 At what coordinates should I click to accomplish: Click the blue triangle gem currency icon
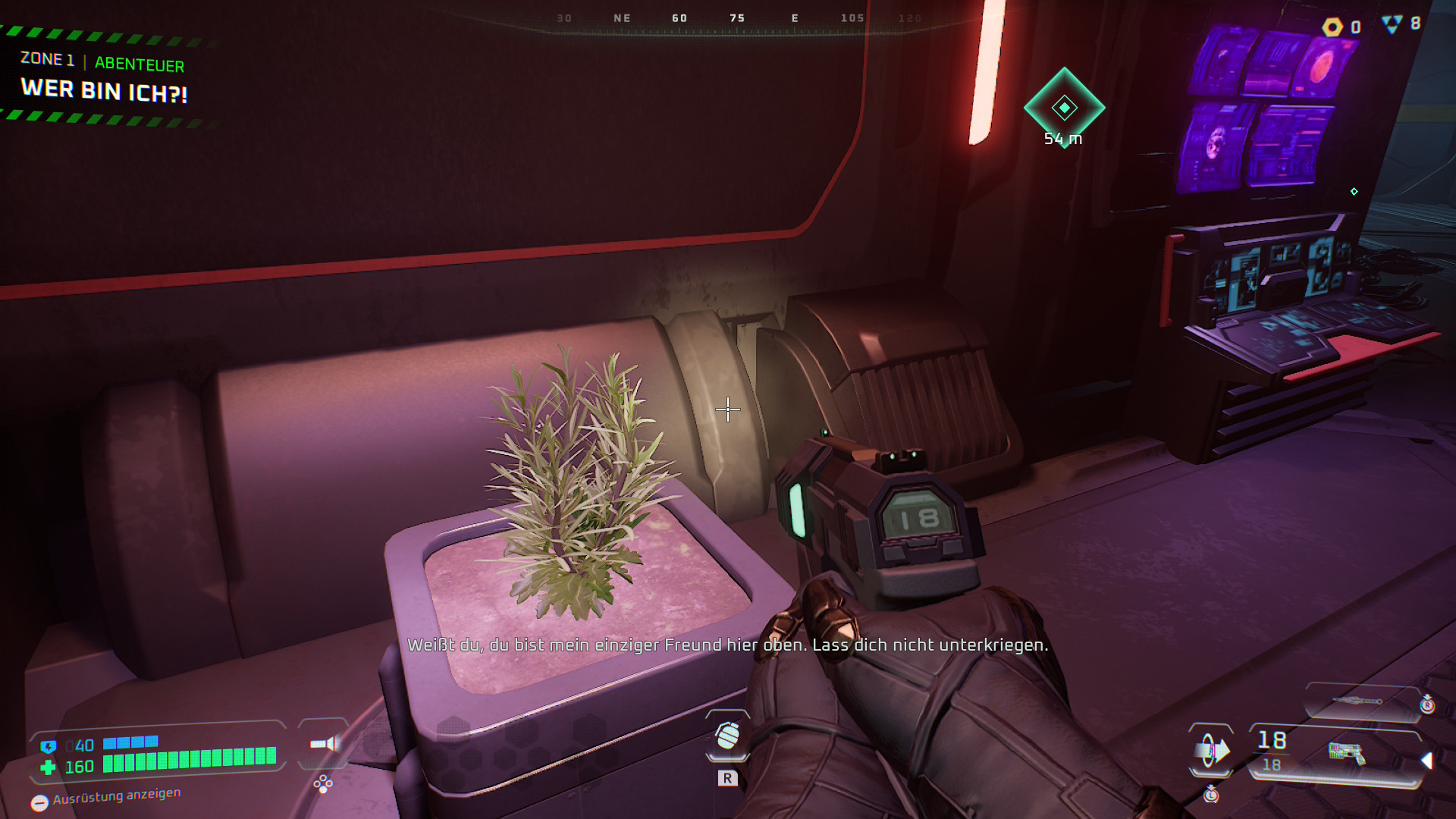(1392, 24)
